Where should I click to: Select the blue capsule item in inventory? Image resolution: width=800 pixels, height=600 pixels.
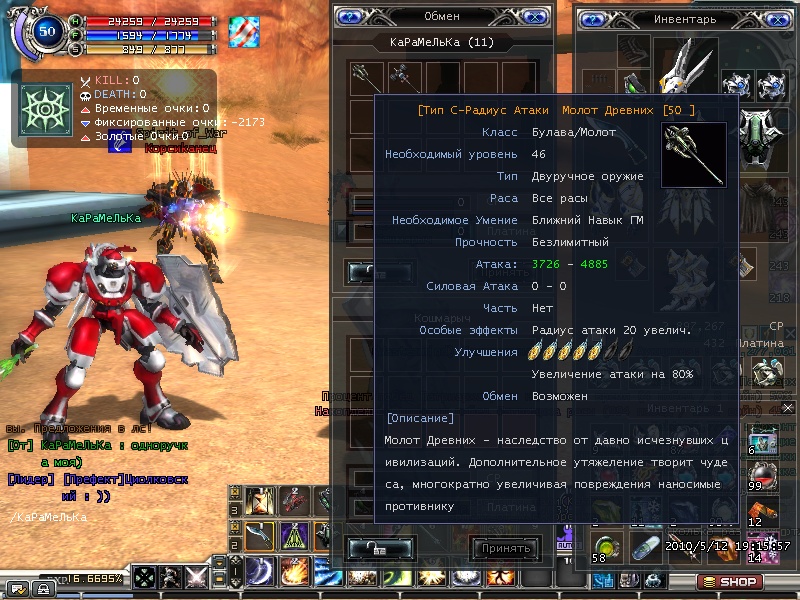click(646, 546)
